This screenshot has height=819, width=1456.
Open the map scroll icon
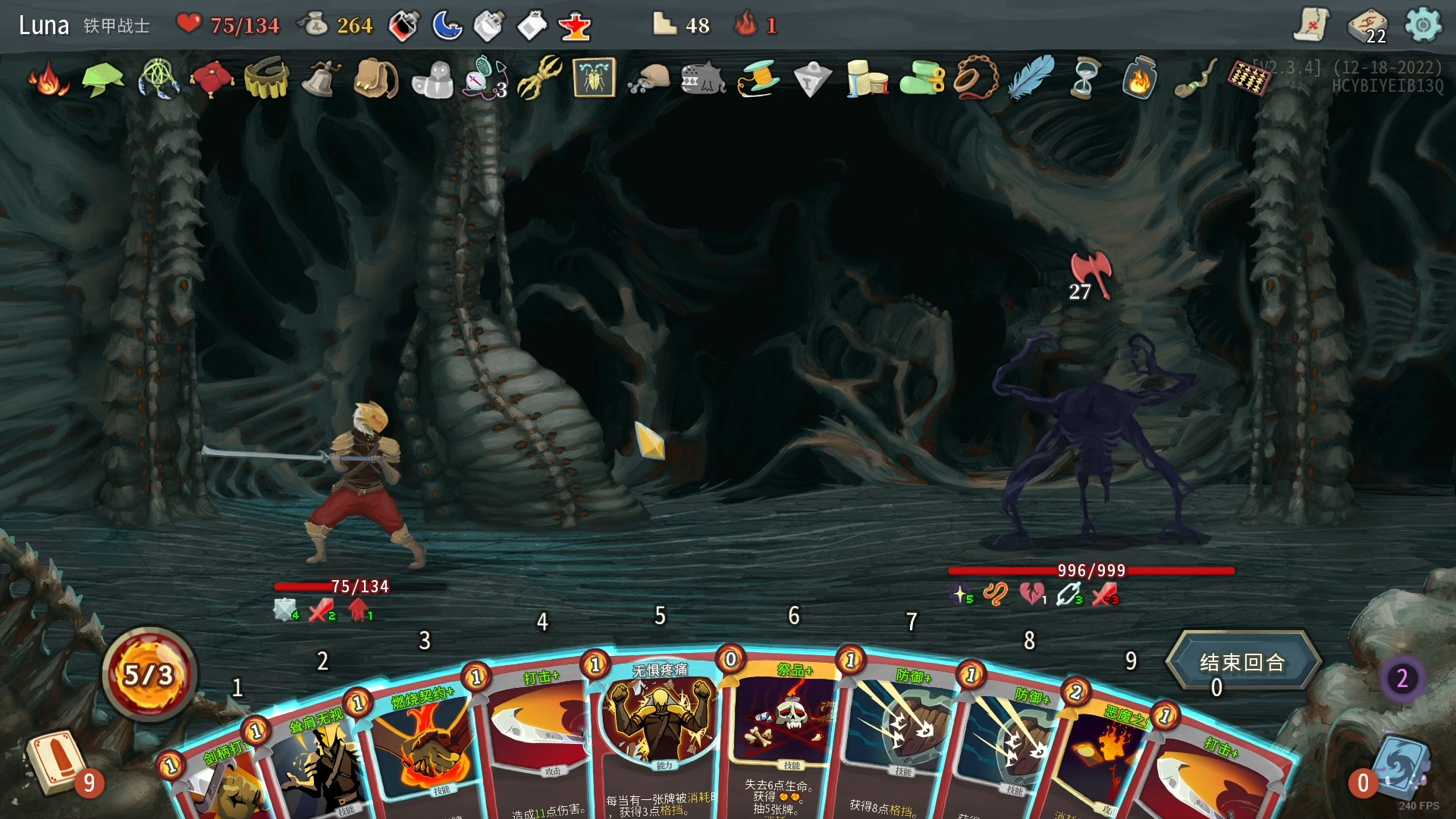coord(1311,25)
